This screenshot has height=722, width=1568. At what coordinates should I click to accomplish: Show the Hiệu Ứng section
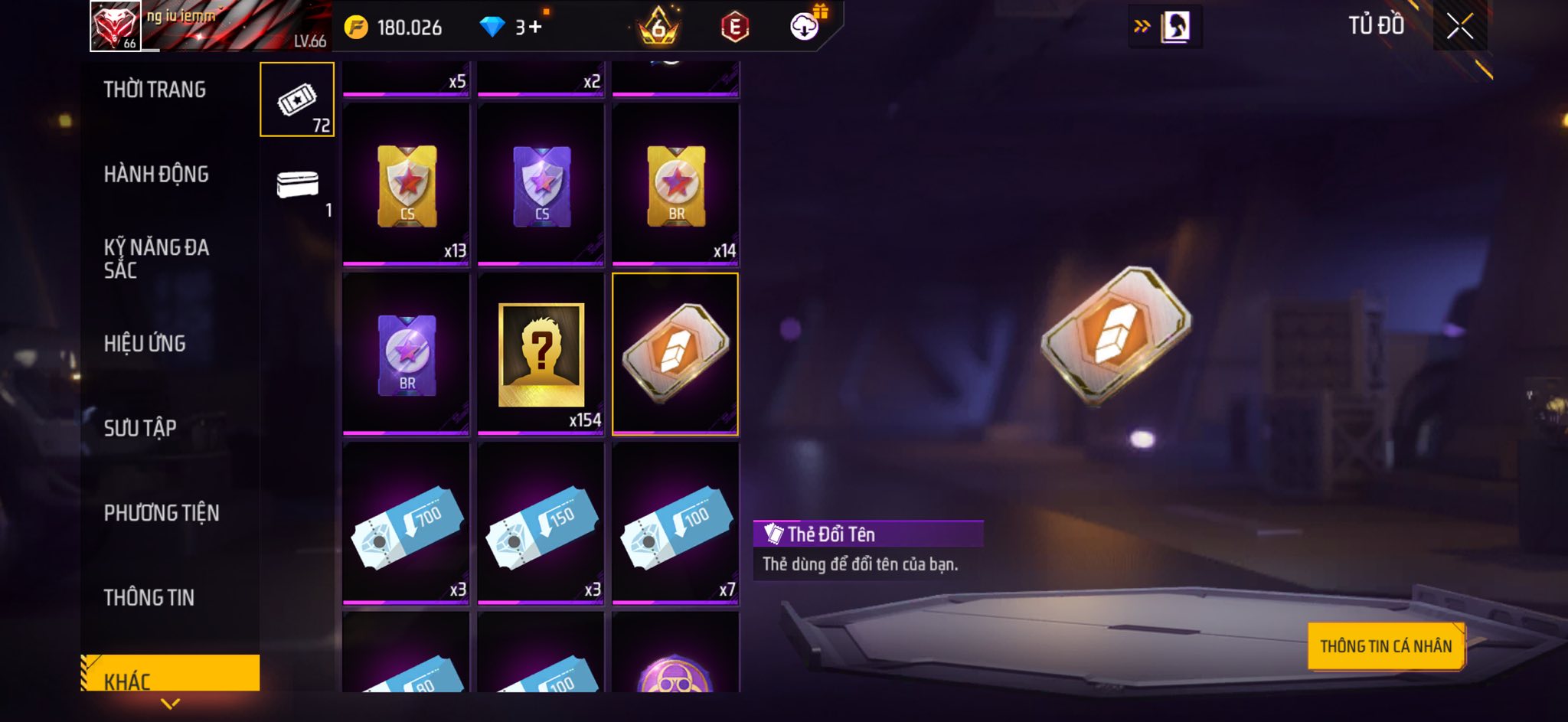pyautogui.click(x=145, y=344)
